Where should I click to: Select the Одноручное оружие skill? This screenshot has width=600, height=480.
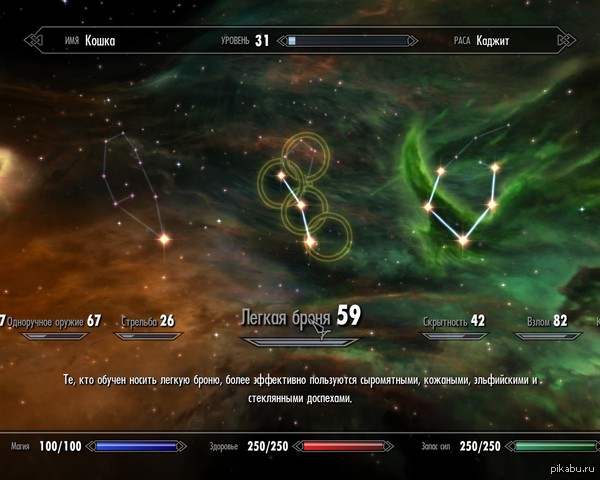53,321
